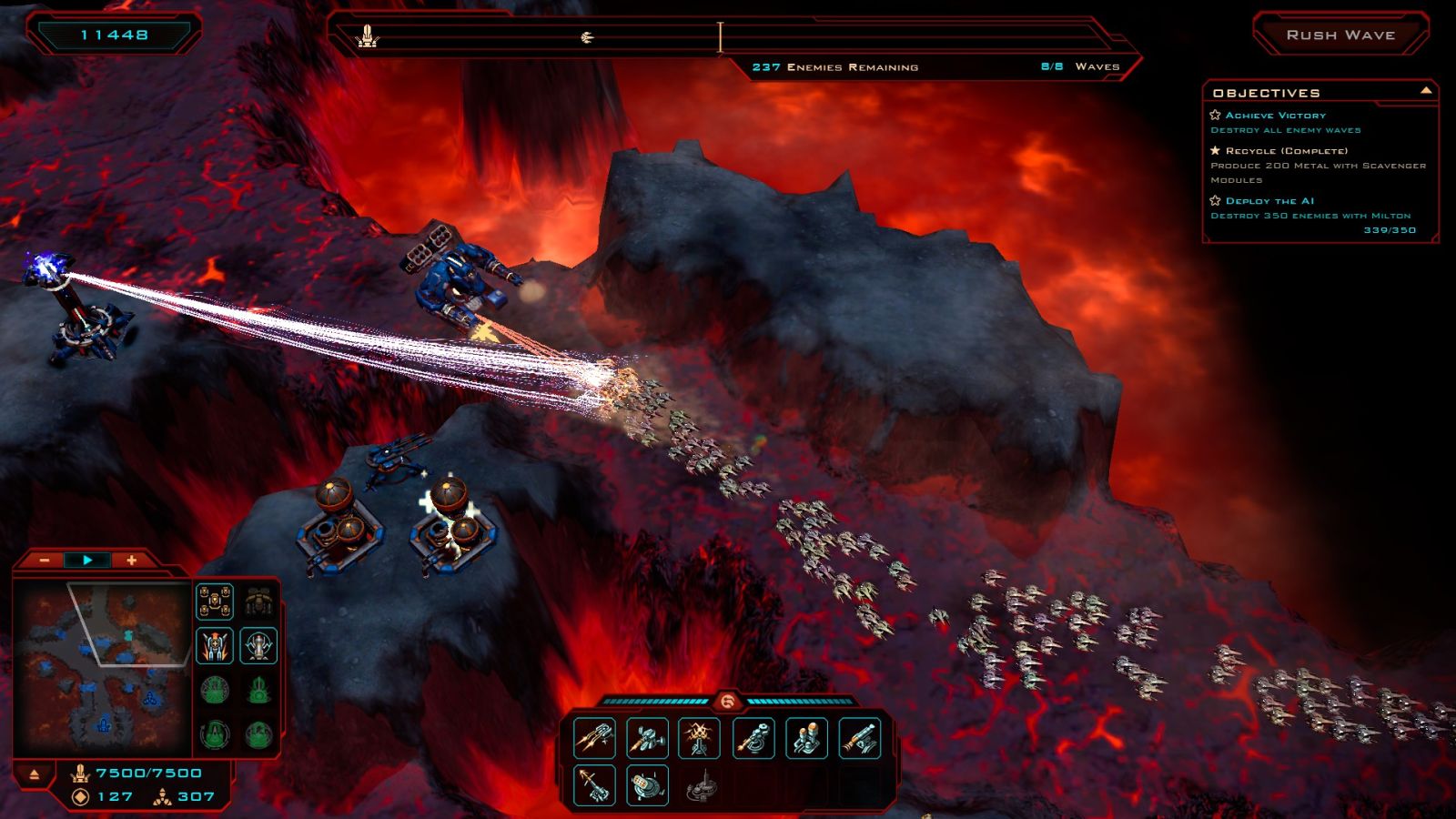Open the Deploy the AI objective entry
The height and width of the screenshot is (819, 1456).
click(1269, 201)
